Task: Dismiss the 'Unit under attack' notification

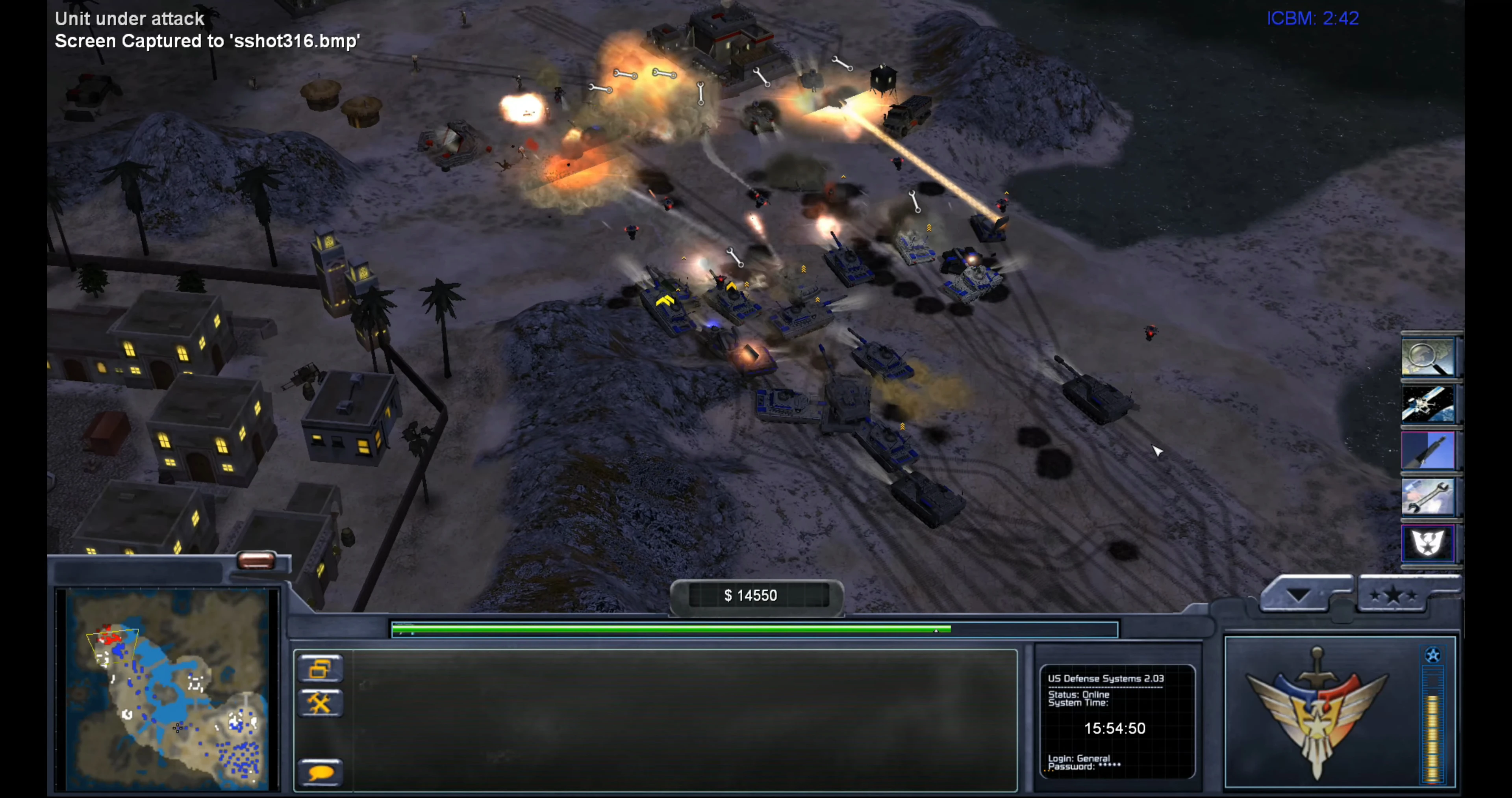Action: tap(128, 18)
